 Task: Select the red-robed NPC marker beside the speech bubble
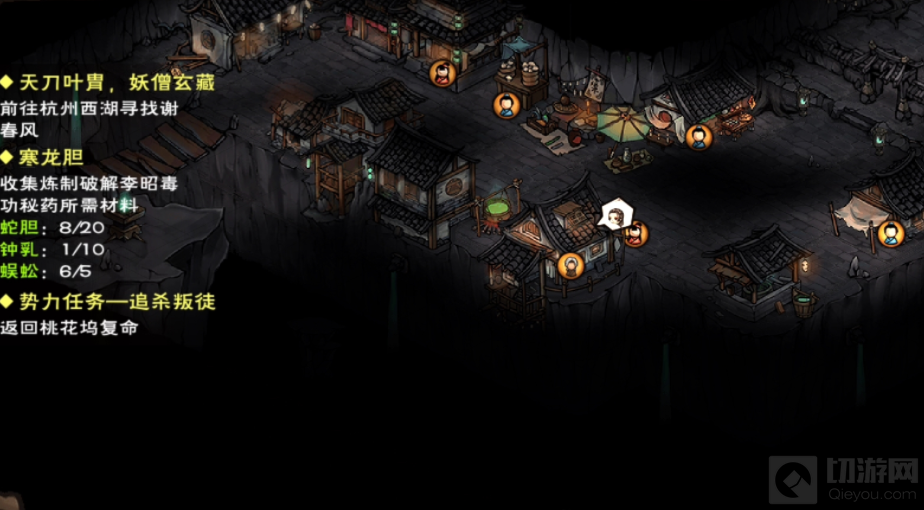click(635, 235)
